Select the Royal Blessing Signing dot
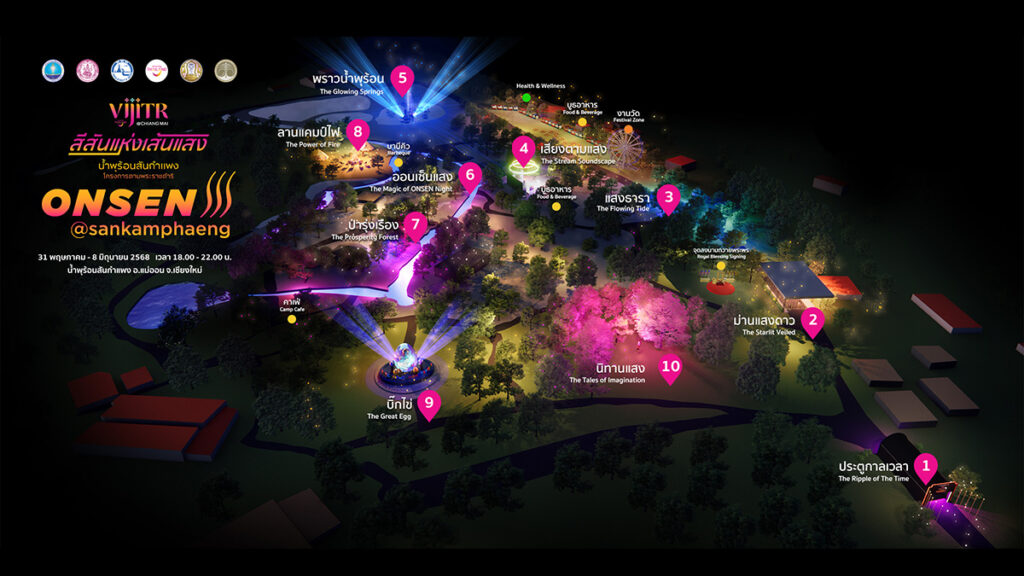This screenshot has height=576, width=1024. (720, 266)
